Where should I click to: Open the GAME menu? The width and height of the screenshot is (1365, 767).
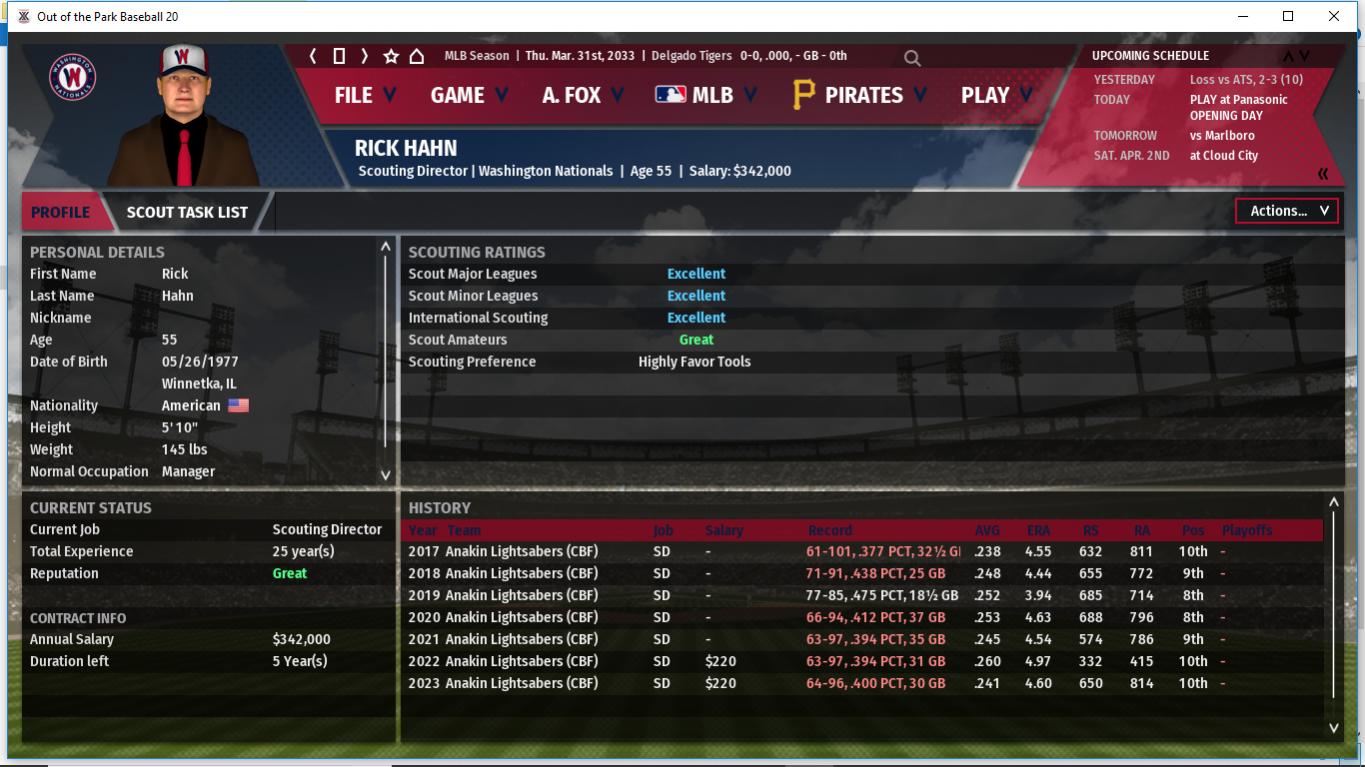click(x=468, y=95)
